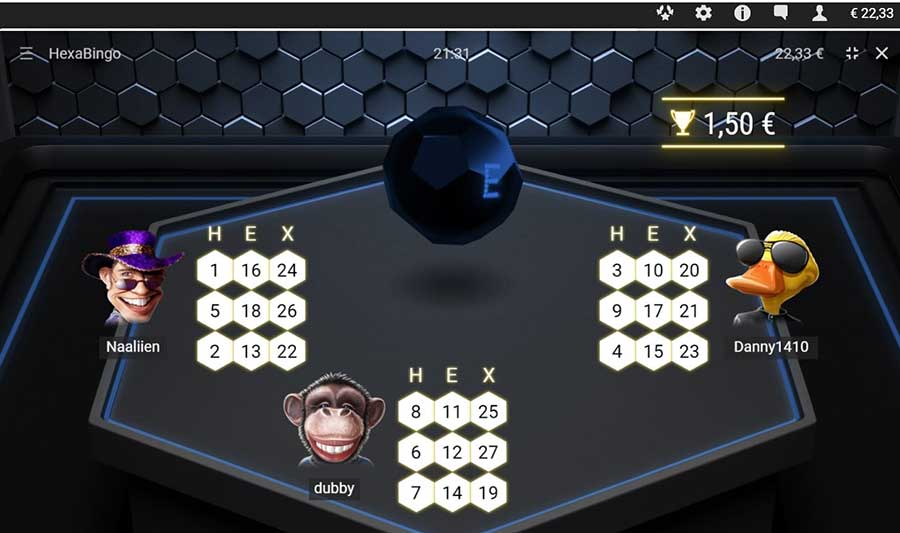Click Naaliien's purple hat avatar
Image resolution: width=900 pixels, height=533 pixels.
pyautogui.click(x=133, y=277)
